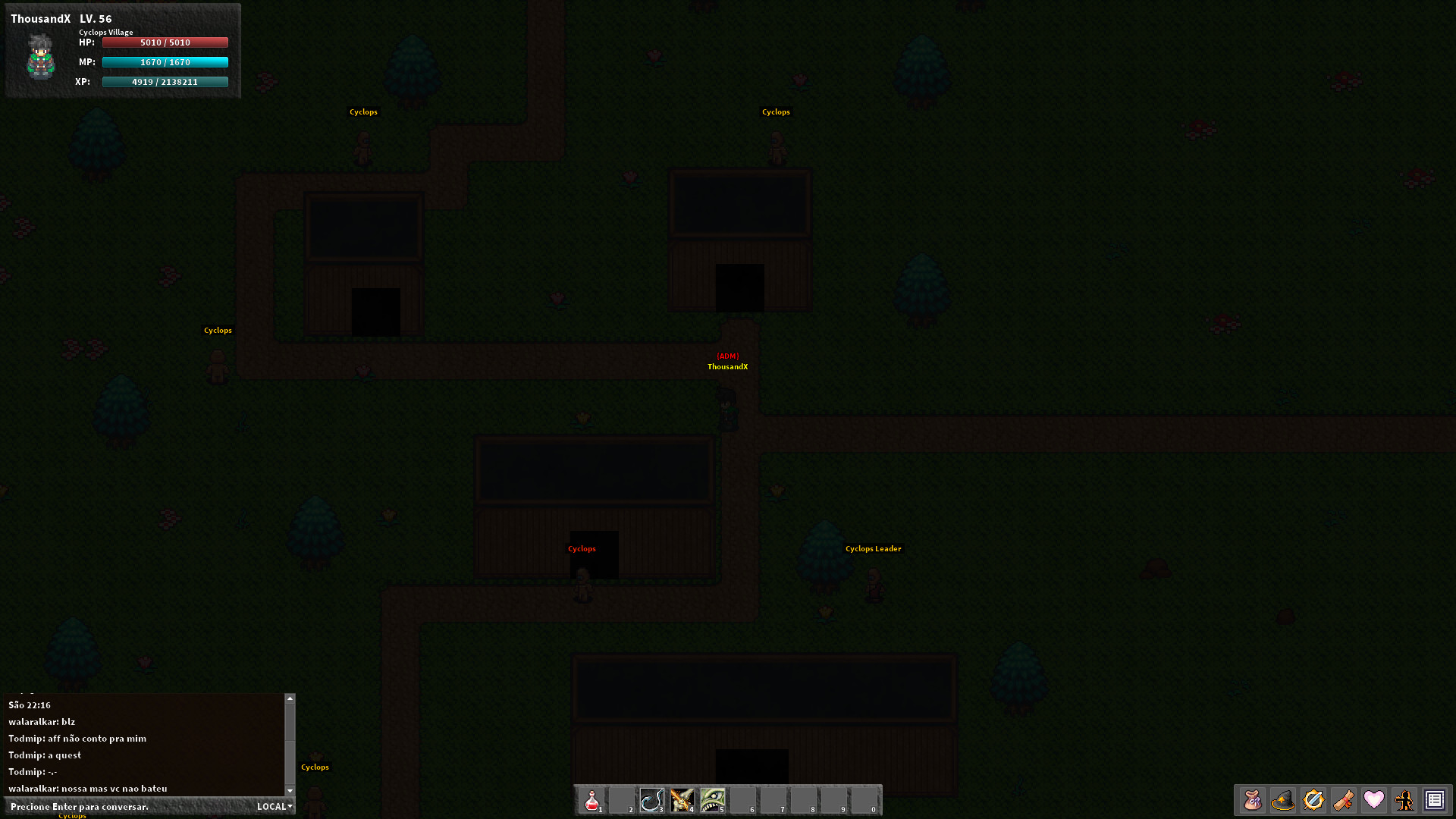Click the XP progress bar
Screen dimensions: 1456x819
[x=165, y=81]
